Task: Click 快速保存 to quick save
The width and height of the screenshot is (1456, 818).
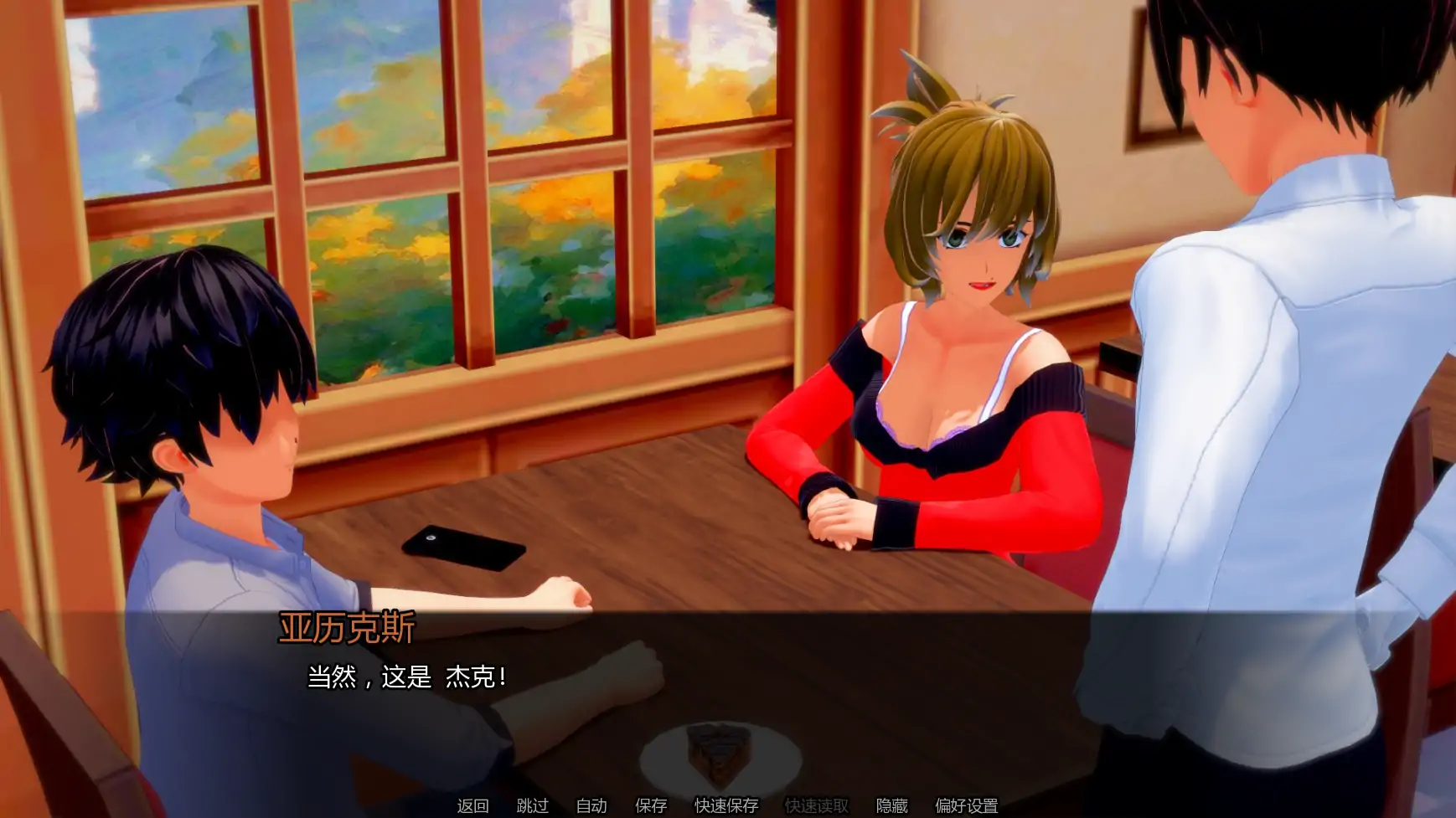Action: 725,806
